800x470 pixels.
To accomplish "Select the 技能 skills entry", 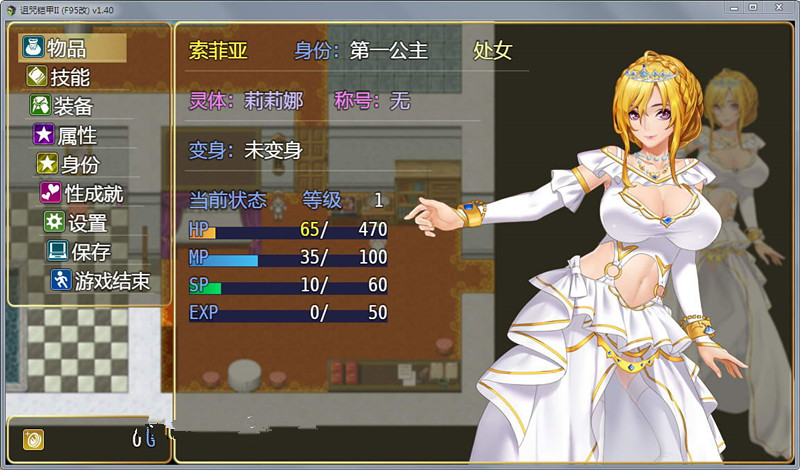I will (x=69, y=77).
